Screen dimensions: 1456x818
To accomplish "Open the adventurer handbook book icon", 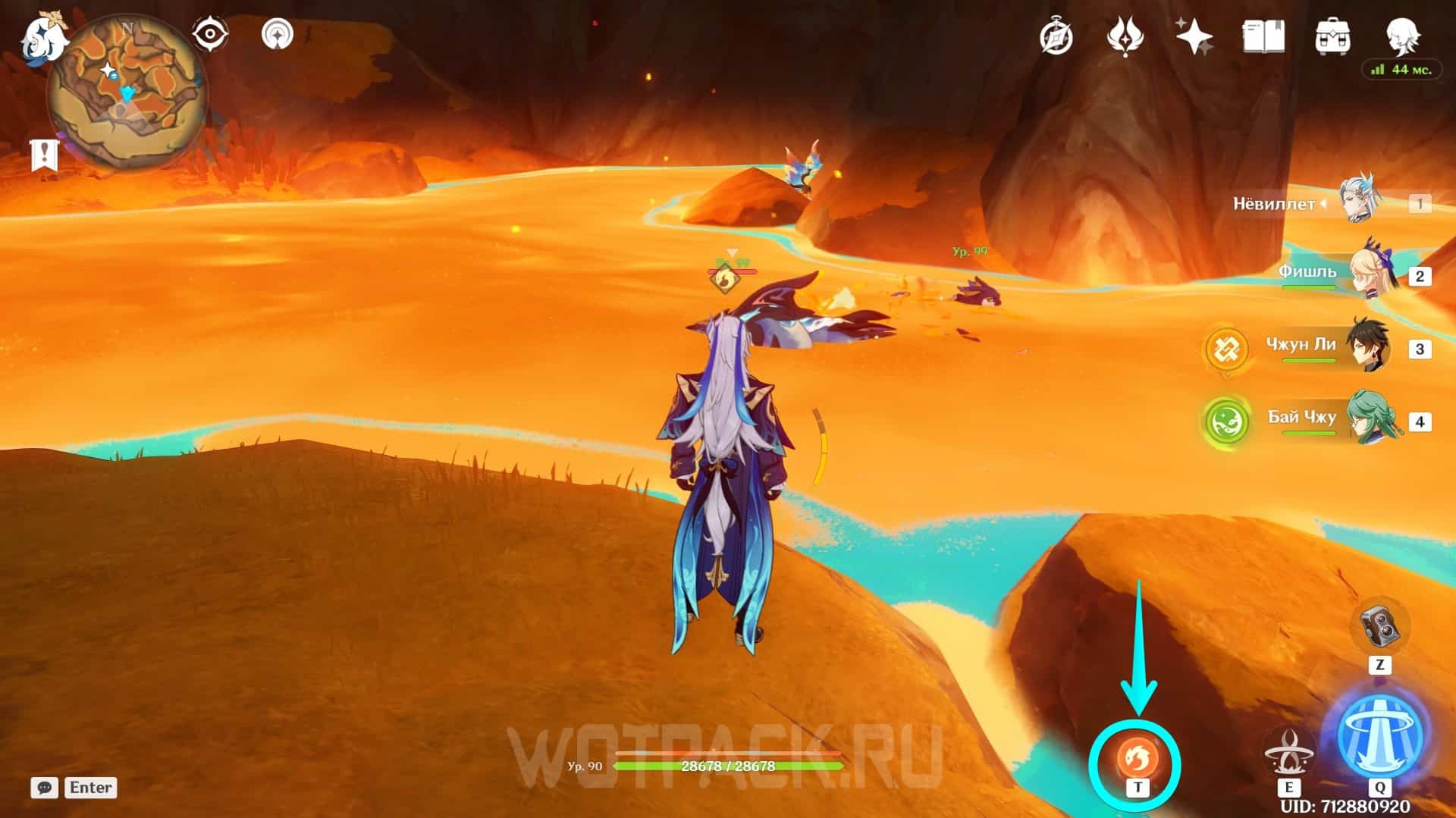I will [1263, 36].
